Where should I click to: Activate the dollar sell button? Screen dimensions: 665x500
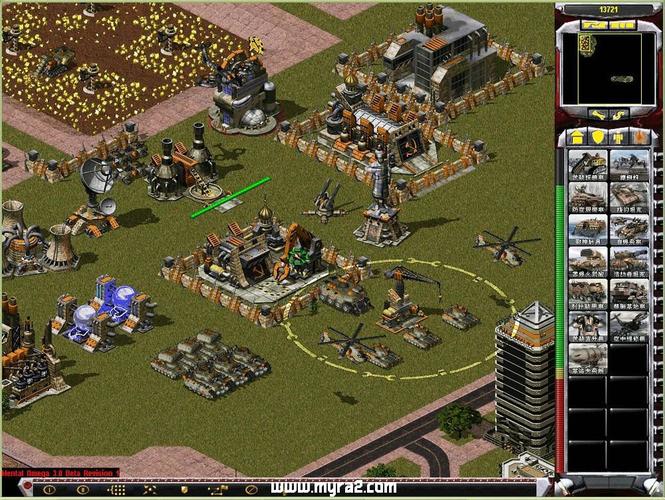pyautogui.click(x=618, y=116)
